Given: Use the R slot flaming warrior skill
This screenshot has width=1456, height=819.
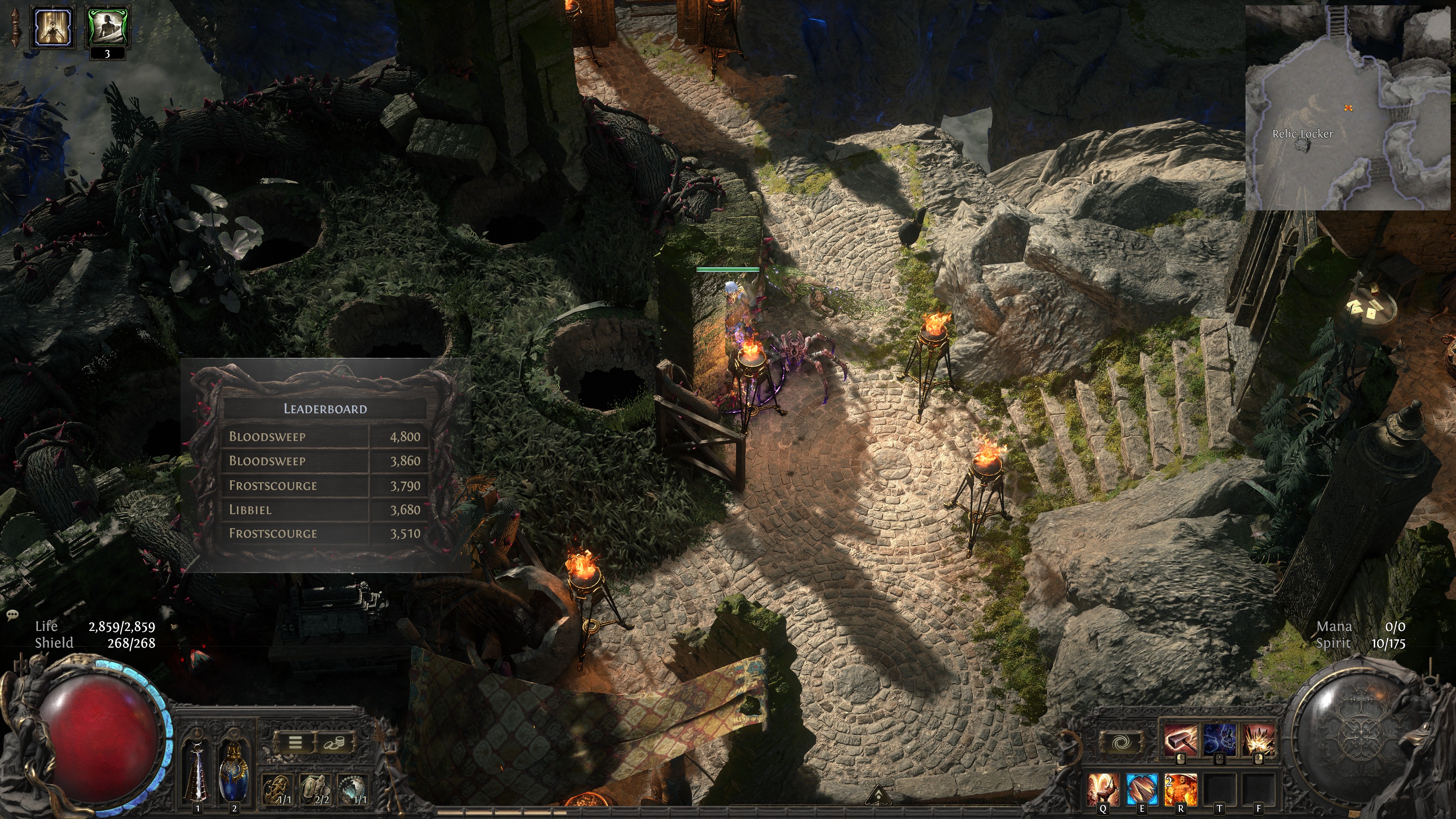Looking at the screenshot, I should [x=1180, y=789].
